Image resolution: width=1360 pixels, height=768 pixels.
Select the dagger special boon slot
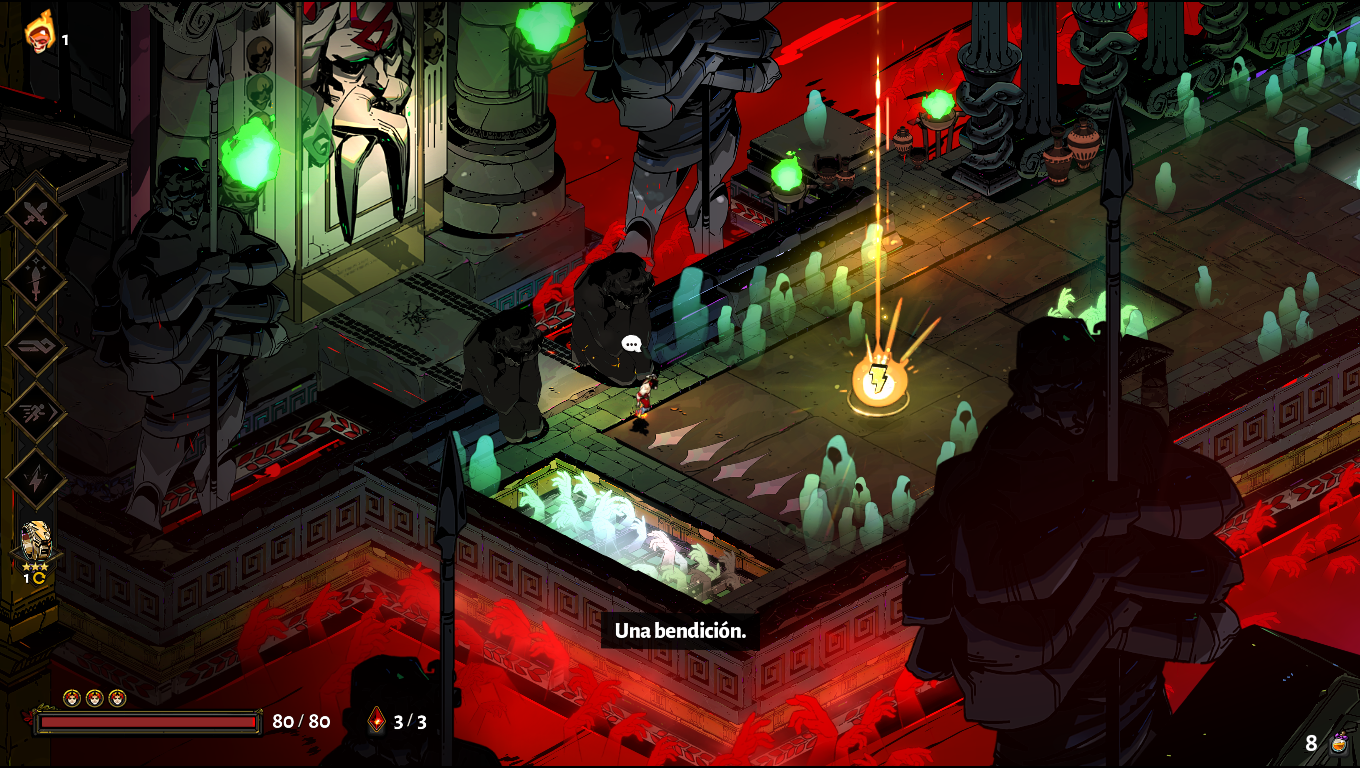36,279
